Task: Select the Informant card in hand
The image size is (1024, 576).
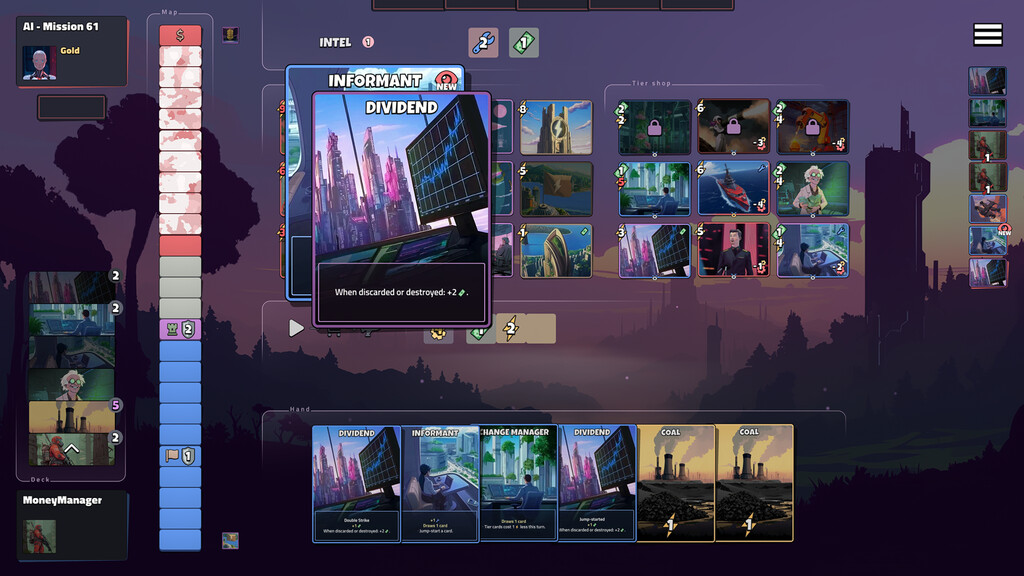Action: [440, 483]
